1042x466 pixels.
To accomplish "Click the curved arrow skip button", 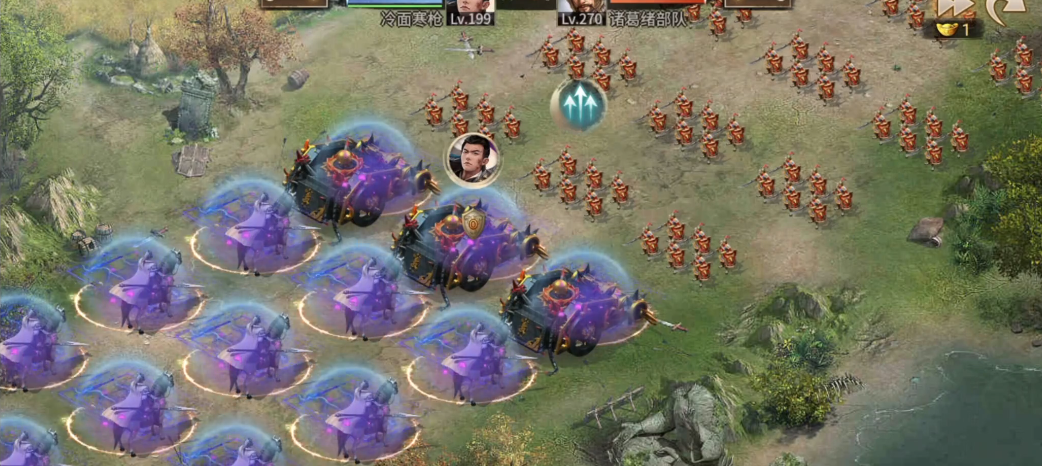I will point(1003,8).
